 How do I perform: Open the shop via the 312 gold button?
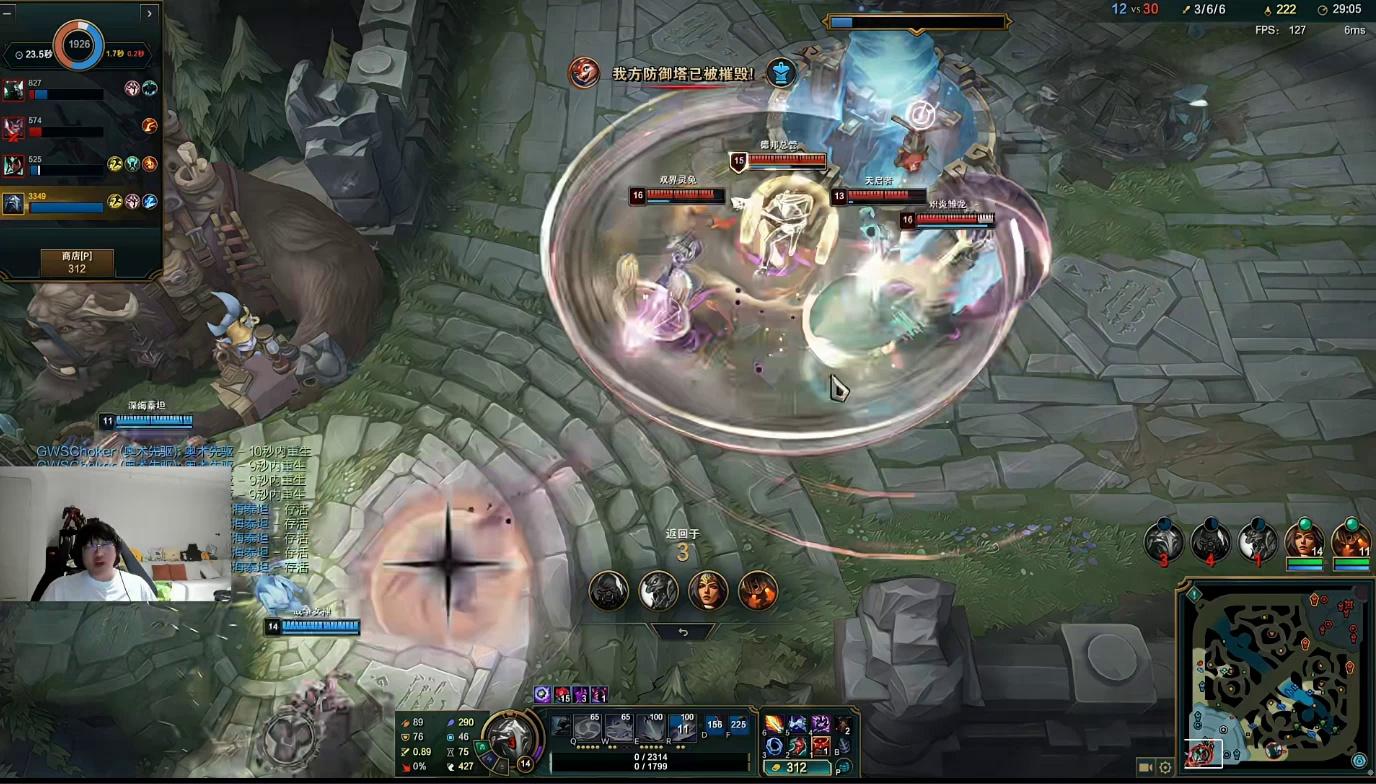(x=797, y=768)
